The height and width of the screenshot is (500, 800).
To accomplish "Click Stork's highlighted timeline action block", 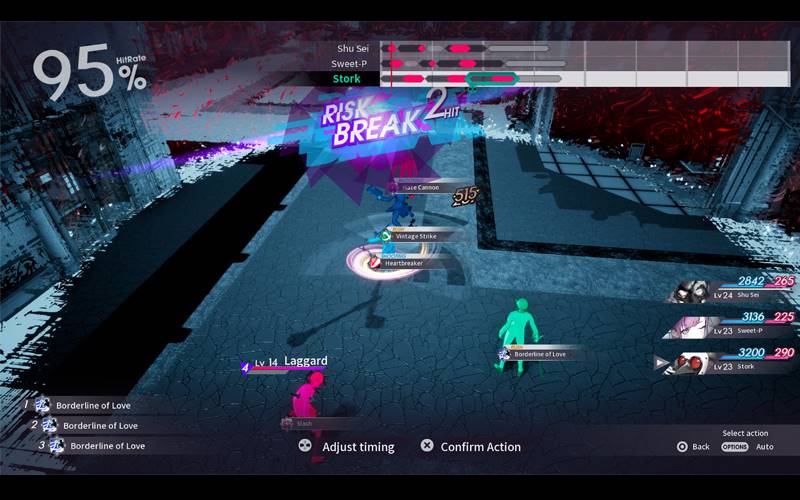I will (x=491, y=78).
